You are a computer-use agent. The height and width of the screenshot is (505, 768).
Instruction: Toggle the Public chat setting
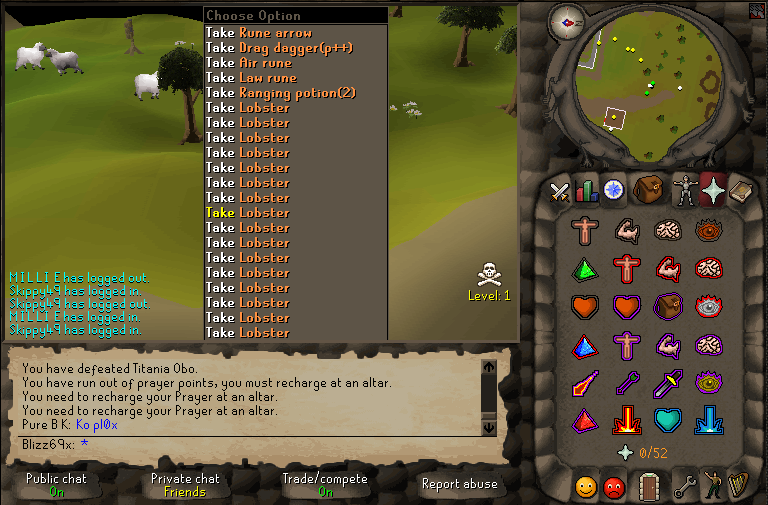pyautogui.click(x=56, y=484)
